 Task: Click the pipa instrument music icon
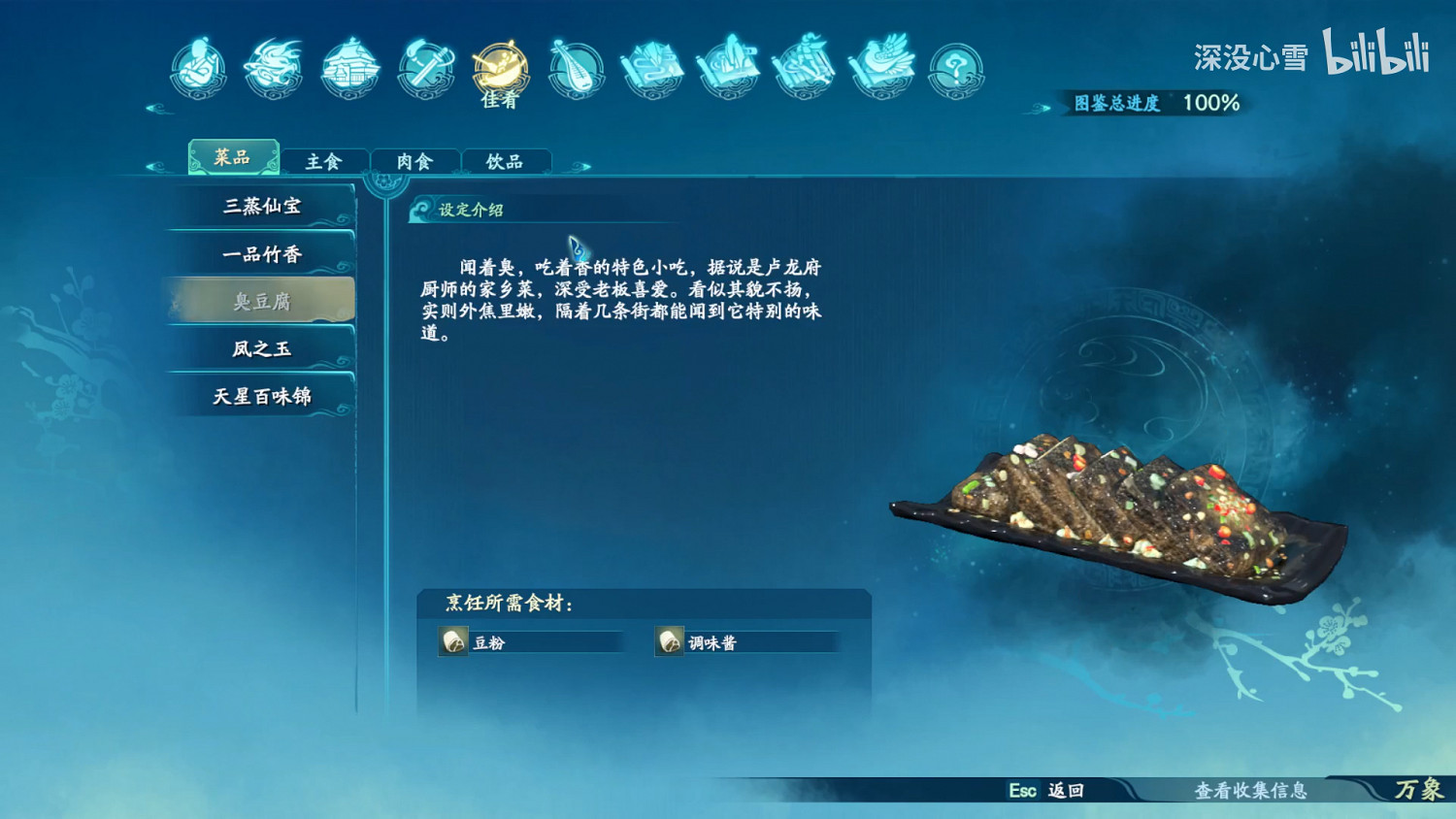tap(575, 68)
